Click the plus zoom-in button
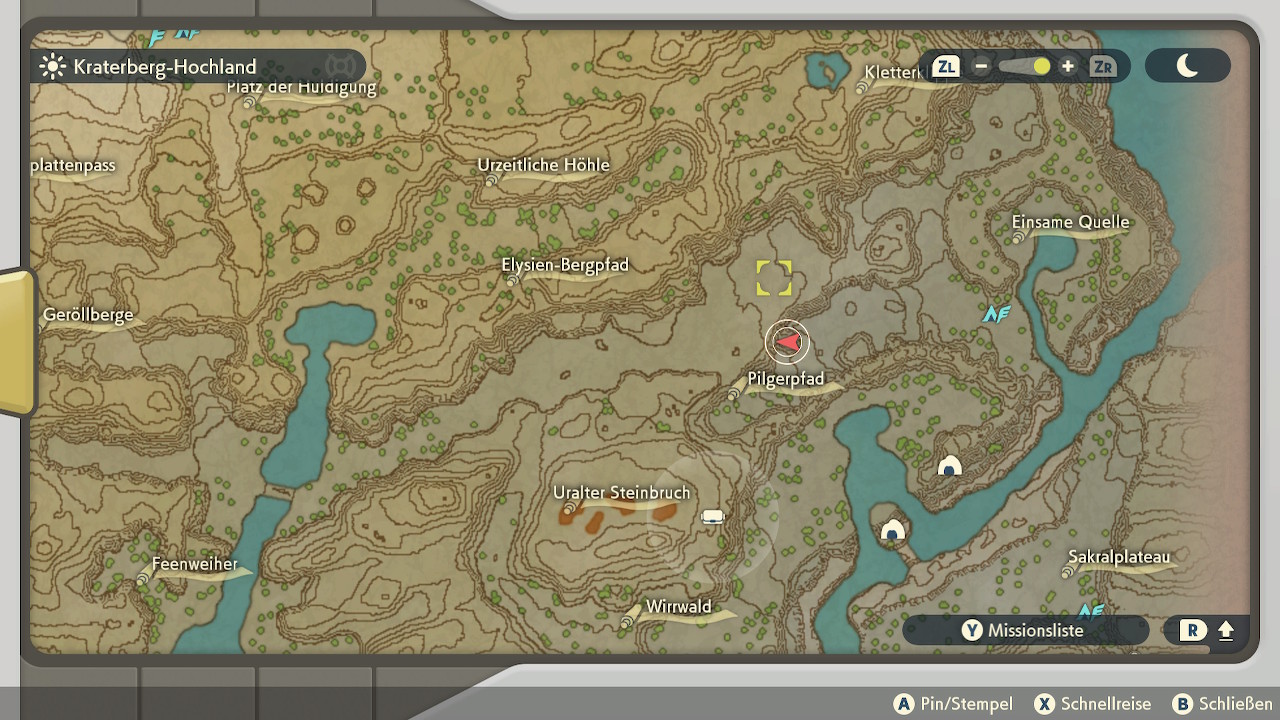Image resolution: width=1280 pixels, height=720 pixels. click(x=1068, y=67)
